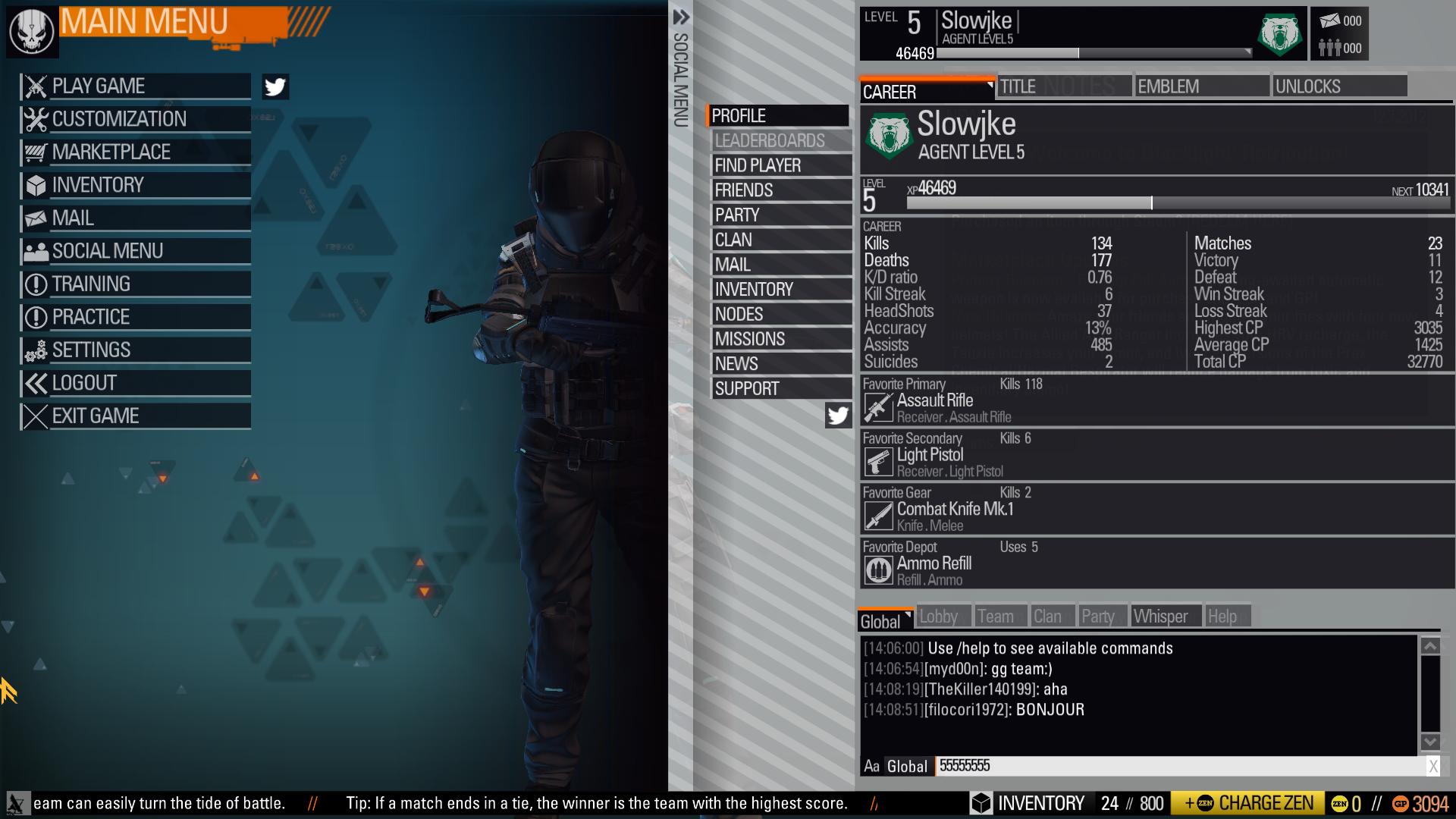Click the Global chat text input field
1456x819 pixels.
coord(1179,766)
